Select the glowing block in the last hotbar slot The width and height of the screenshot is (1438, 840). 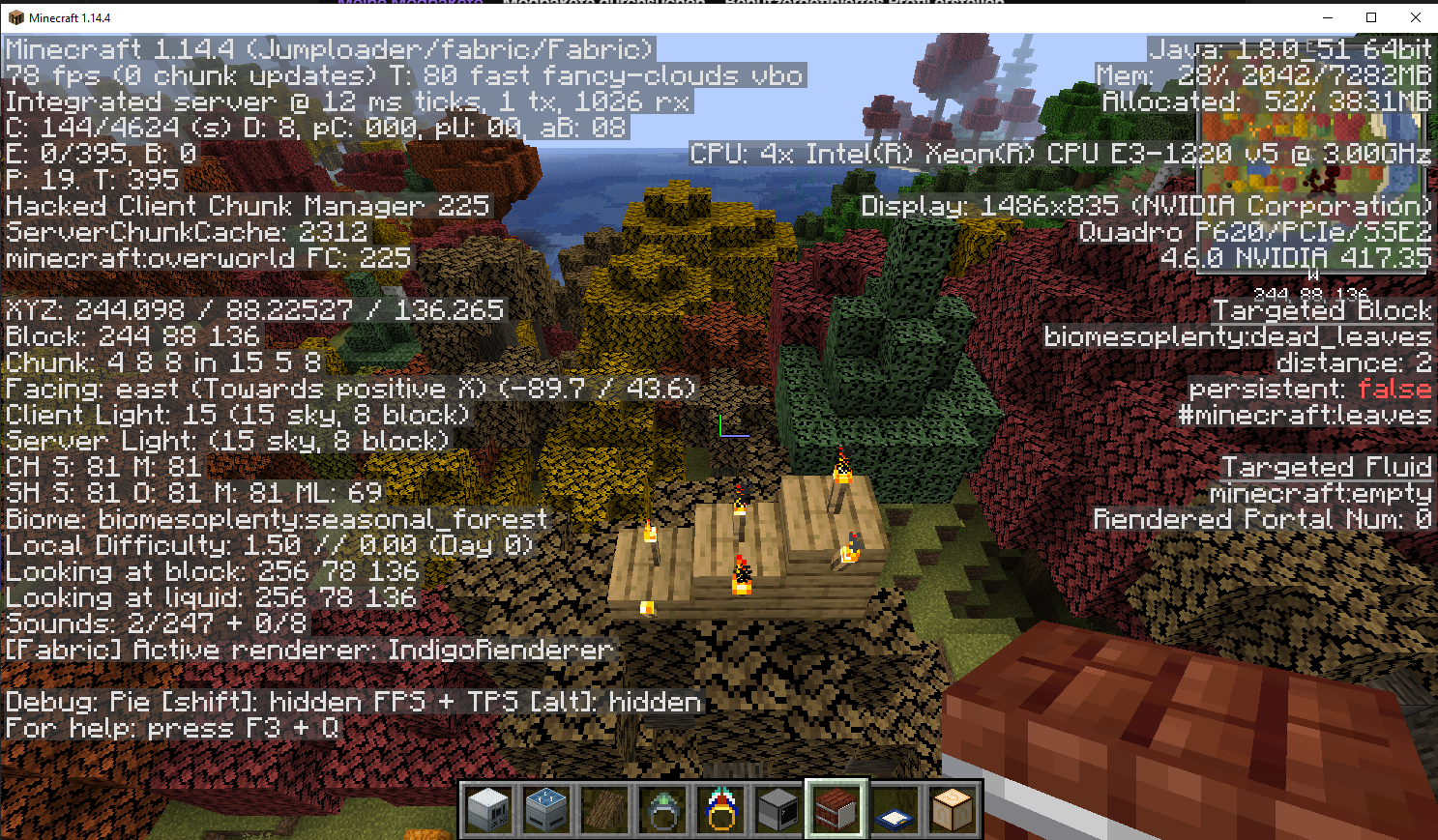point(953,809)
